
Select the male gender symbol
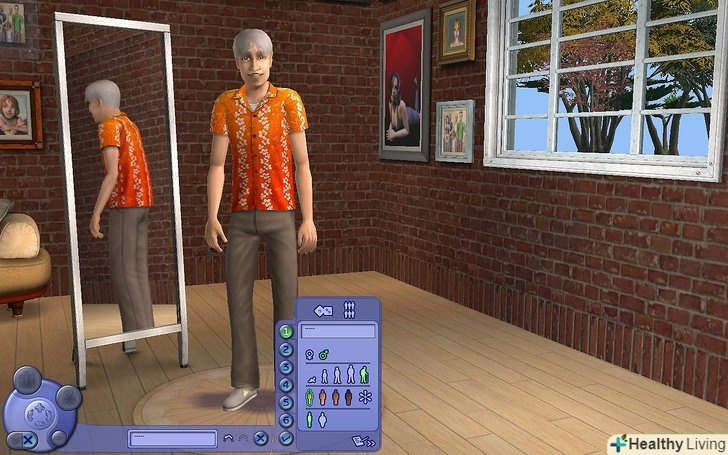coord(324,354)
